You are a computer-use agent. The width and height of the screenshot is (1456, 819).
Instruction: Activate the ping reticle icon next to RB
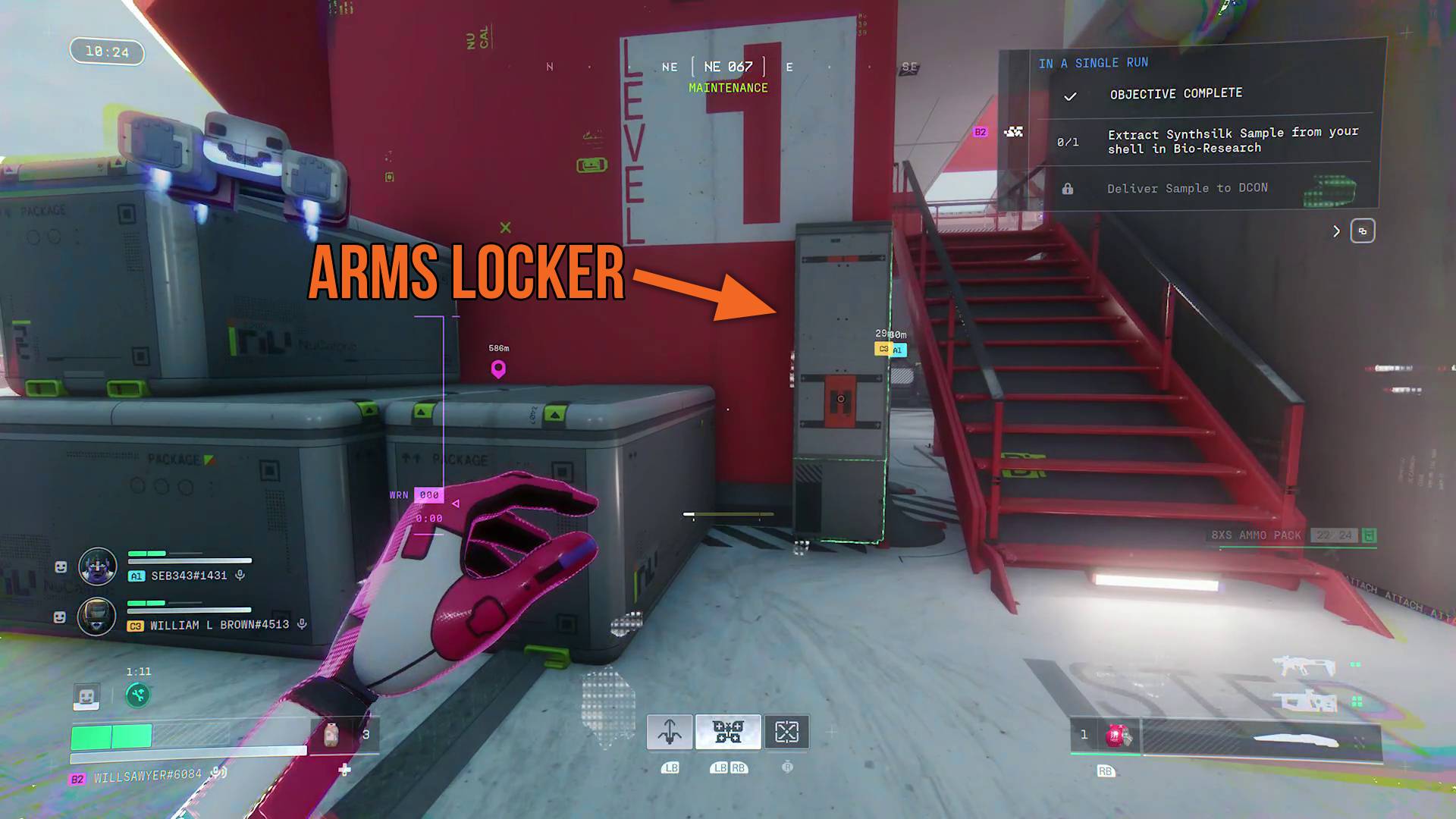pyautogui.click(x=789, y=730)
